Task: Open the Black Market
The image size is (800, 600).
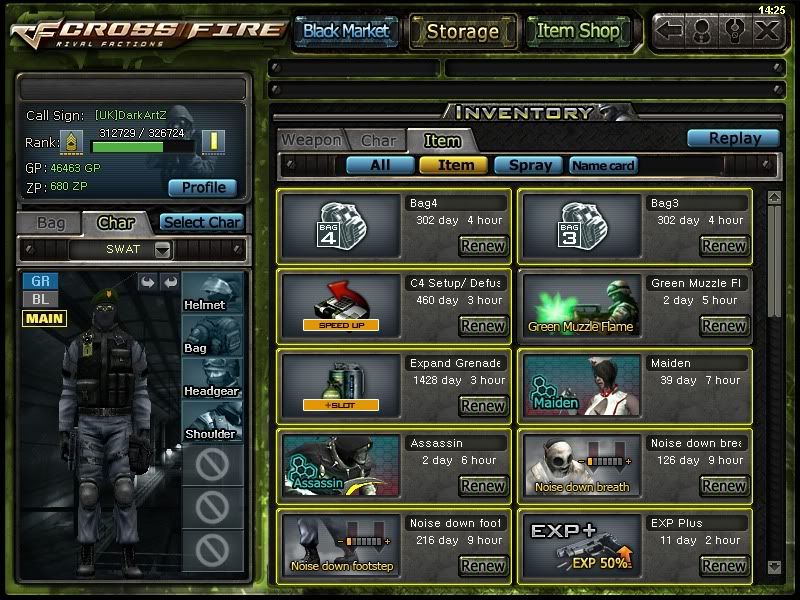Action: [346, 31]
